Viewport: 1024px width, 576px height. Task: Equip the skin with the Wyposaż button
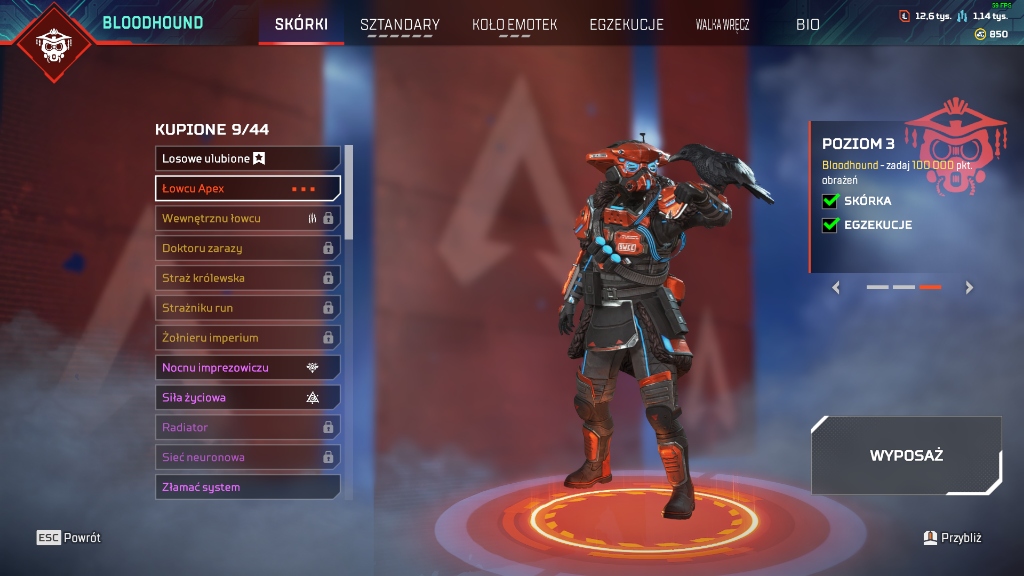click(x=906, y=456)
